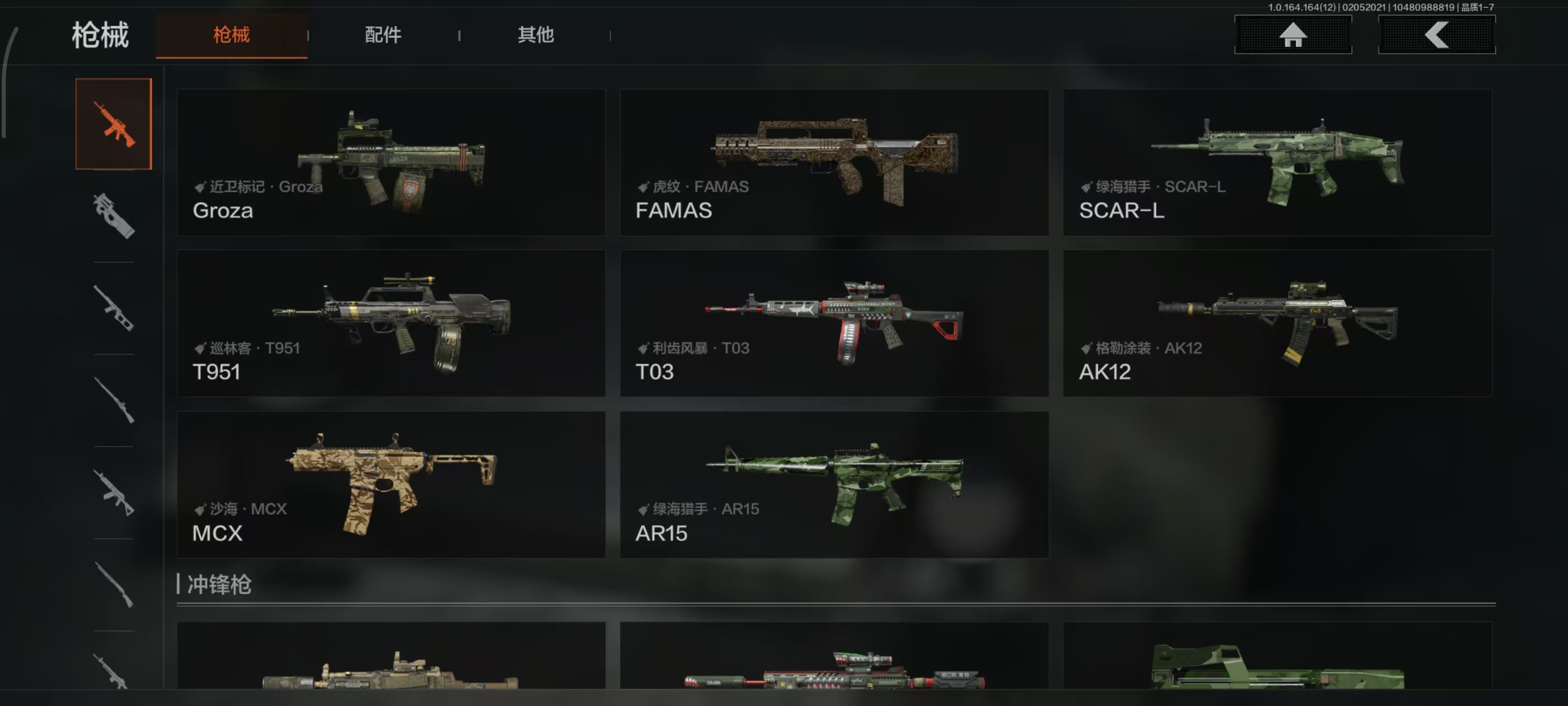This screenshot has height=706, width=1568.
Task: Open the T03 shark-teeth weapon card
Action: [834, 323]
